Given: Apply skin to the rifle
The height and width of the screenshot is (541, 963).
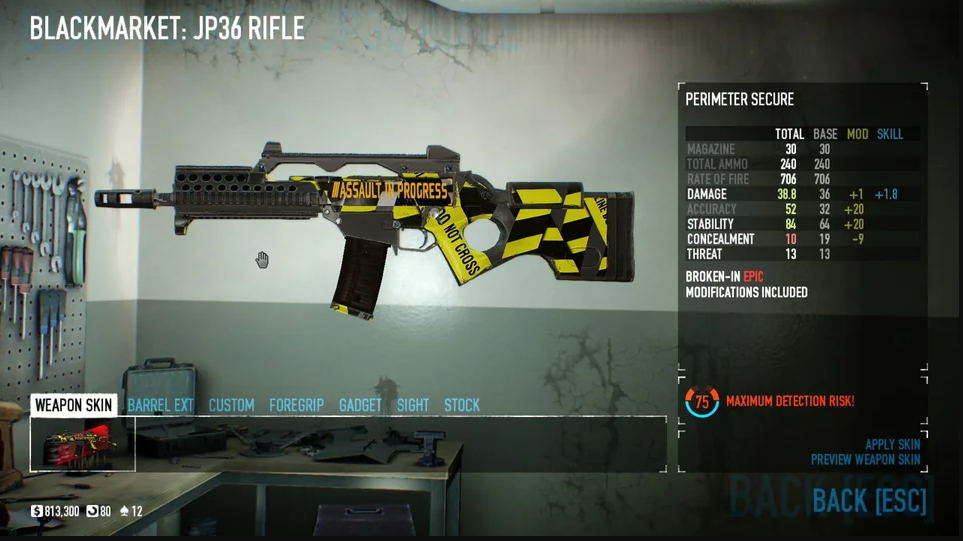Looking at the screenshot, I should 892,445.
